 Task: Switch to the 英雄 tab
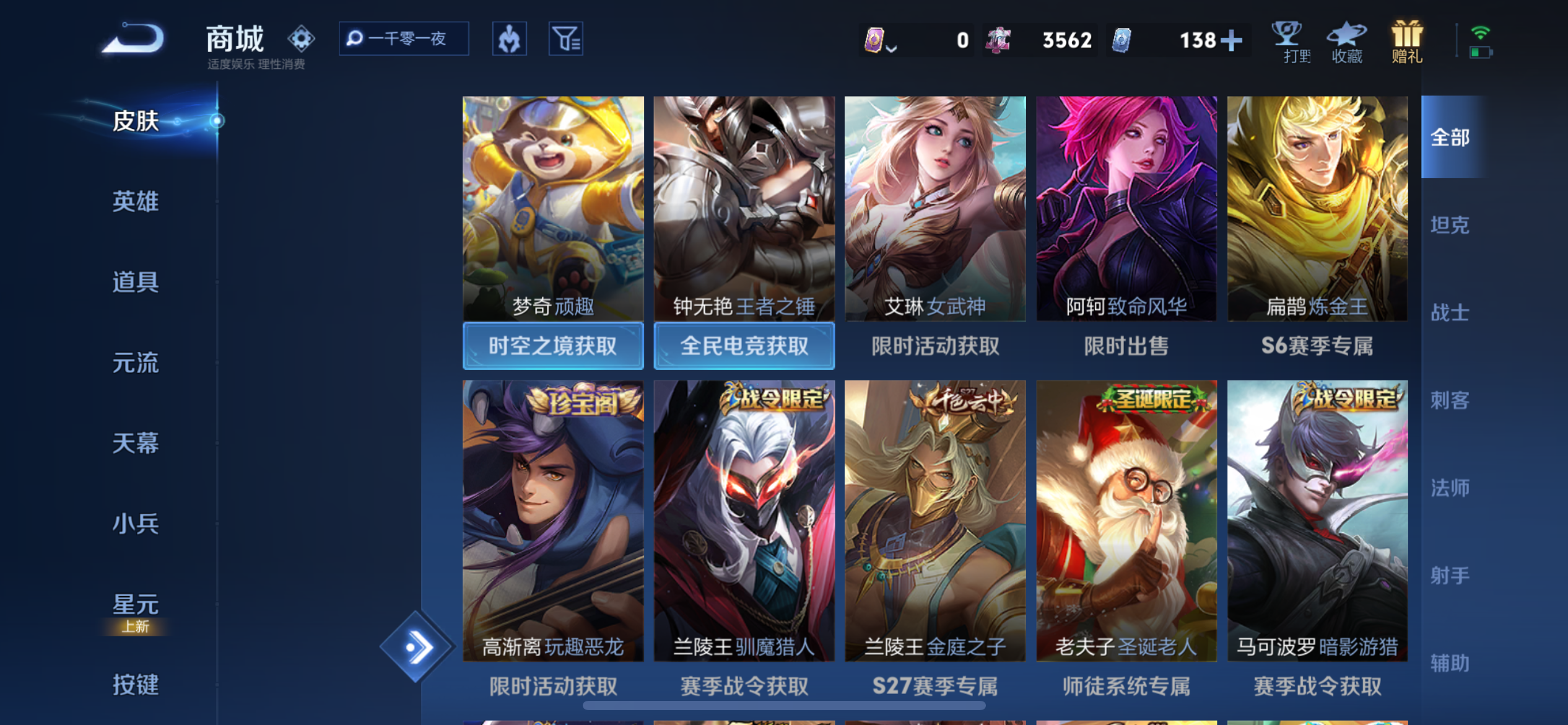[x=135, y=201]
